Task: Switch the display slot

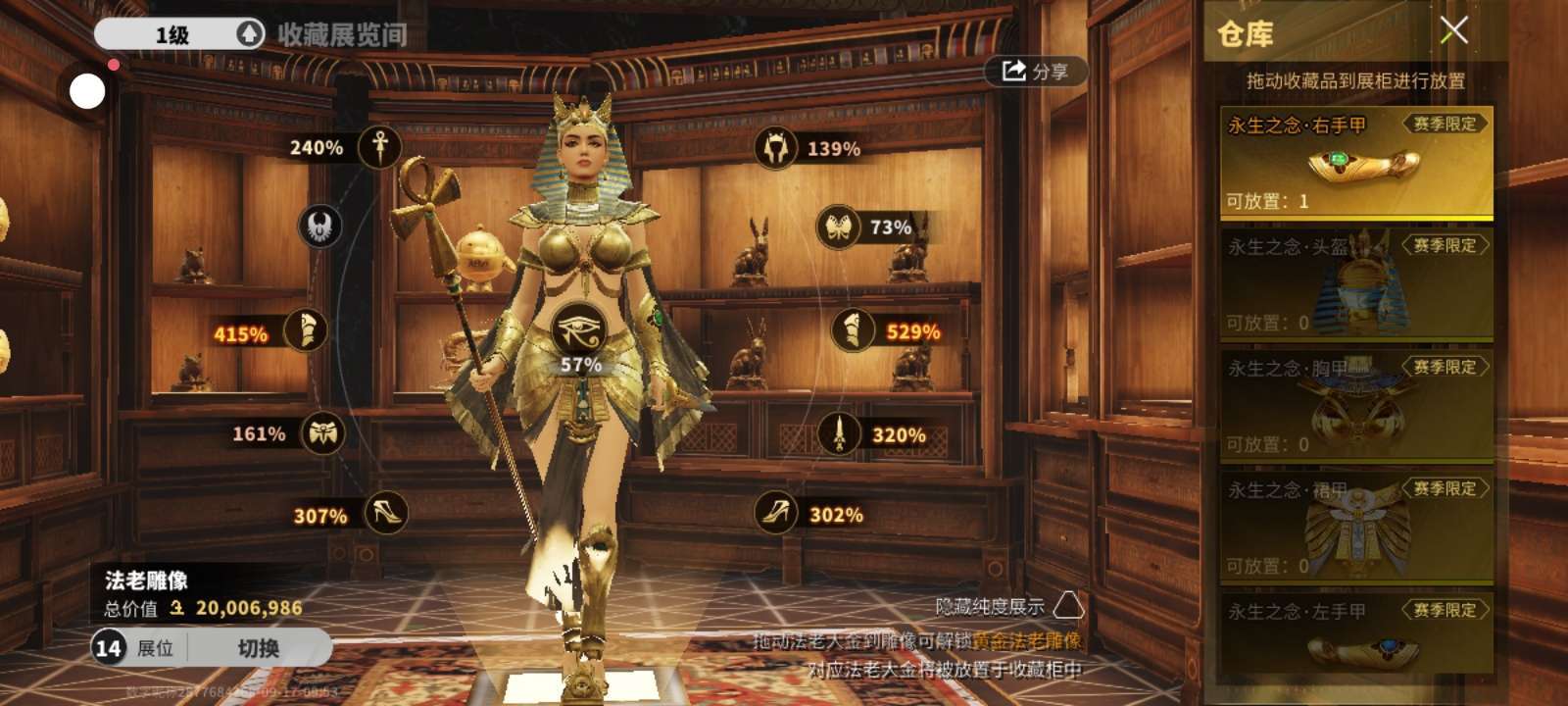Action: click(259, 648)
